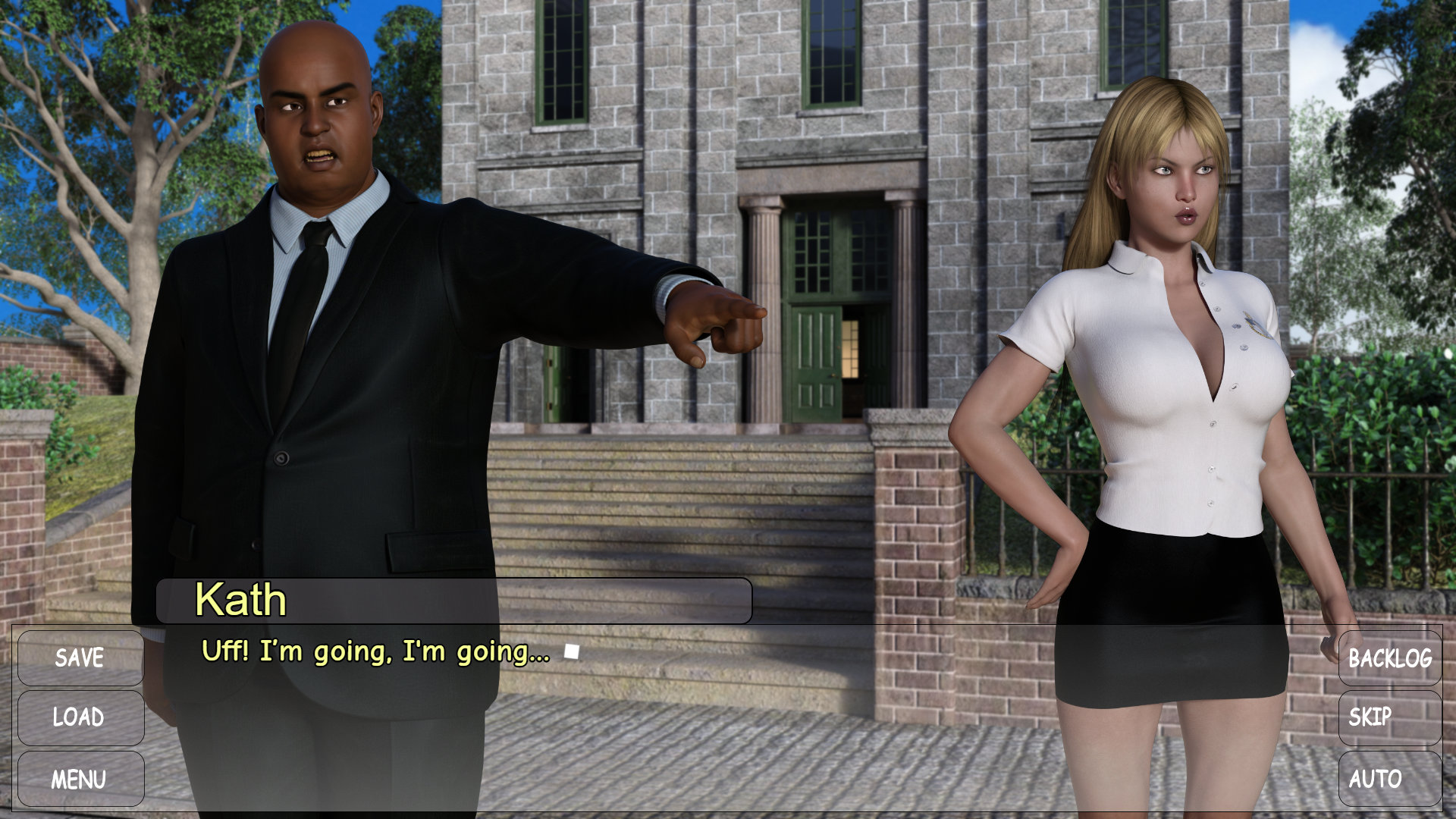The width and height of the screenshot is (1456, 819).
Task: Toggle Auto advance for dialogue
Action: pos(1389,779)
